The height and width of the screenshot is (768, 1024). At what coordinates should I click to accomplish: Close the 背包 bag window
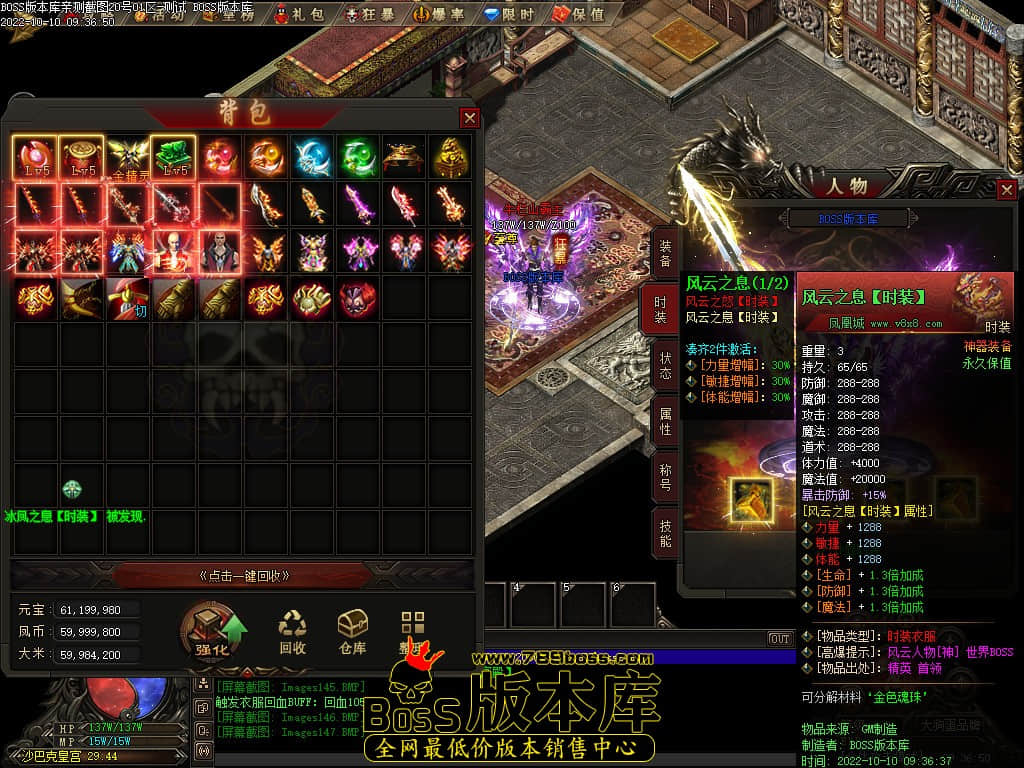click(x=469, y=118)
